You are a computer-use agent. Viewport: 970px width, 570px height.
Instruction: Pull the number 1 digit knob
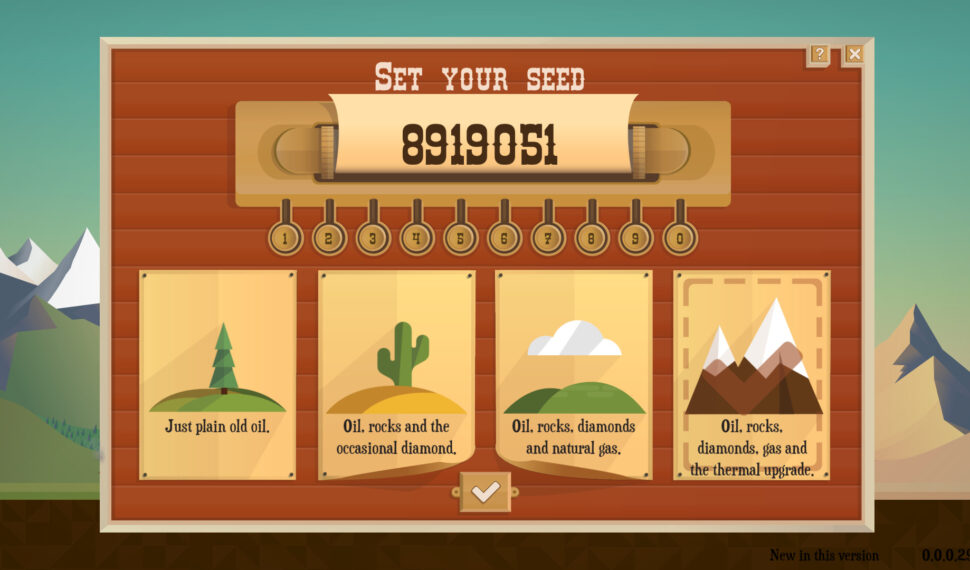[x=285, y=238]
